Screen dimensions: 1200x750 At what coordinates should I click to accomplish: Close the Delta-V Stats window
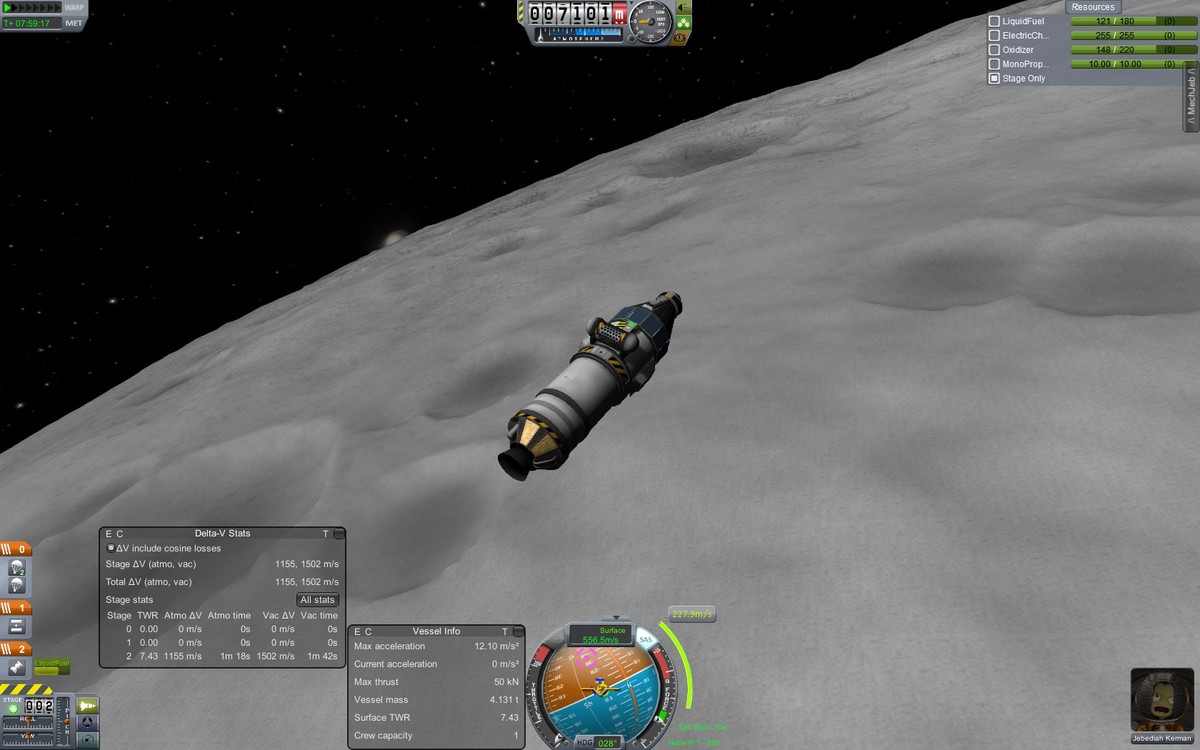339,534
